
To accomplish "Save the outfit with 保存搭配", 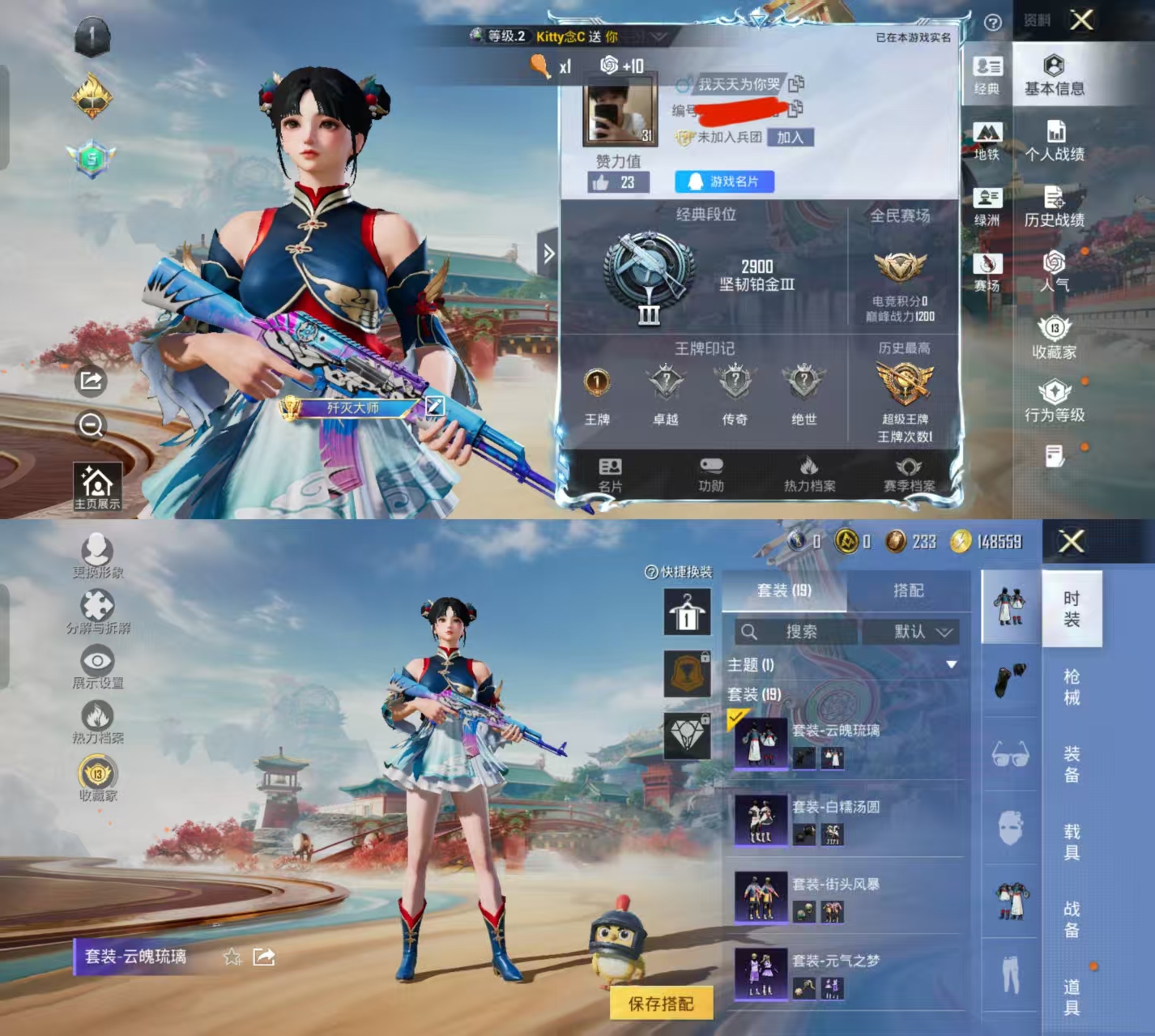I will (661, 1004).
